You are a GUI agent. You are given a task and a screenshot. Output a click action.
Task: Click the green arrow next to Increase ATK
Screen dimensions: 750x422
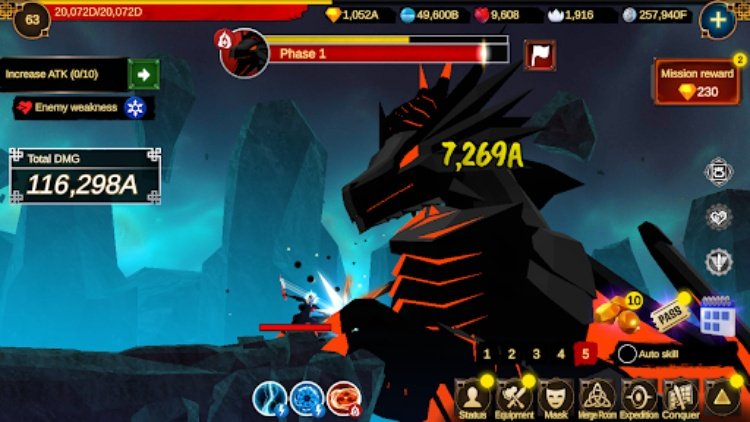point(144,74)
